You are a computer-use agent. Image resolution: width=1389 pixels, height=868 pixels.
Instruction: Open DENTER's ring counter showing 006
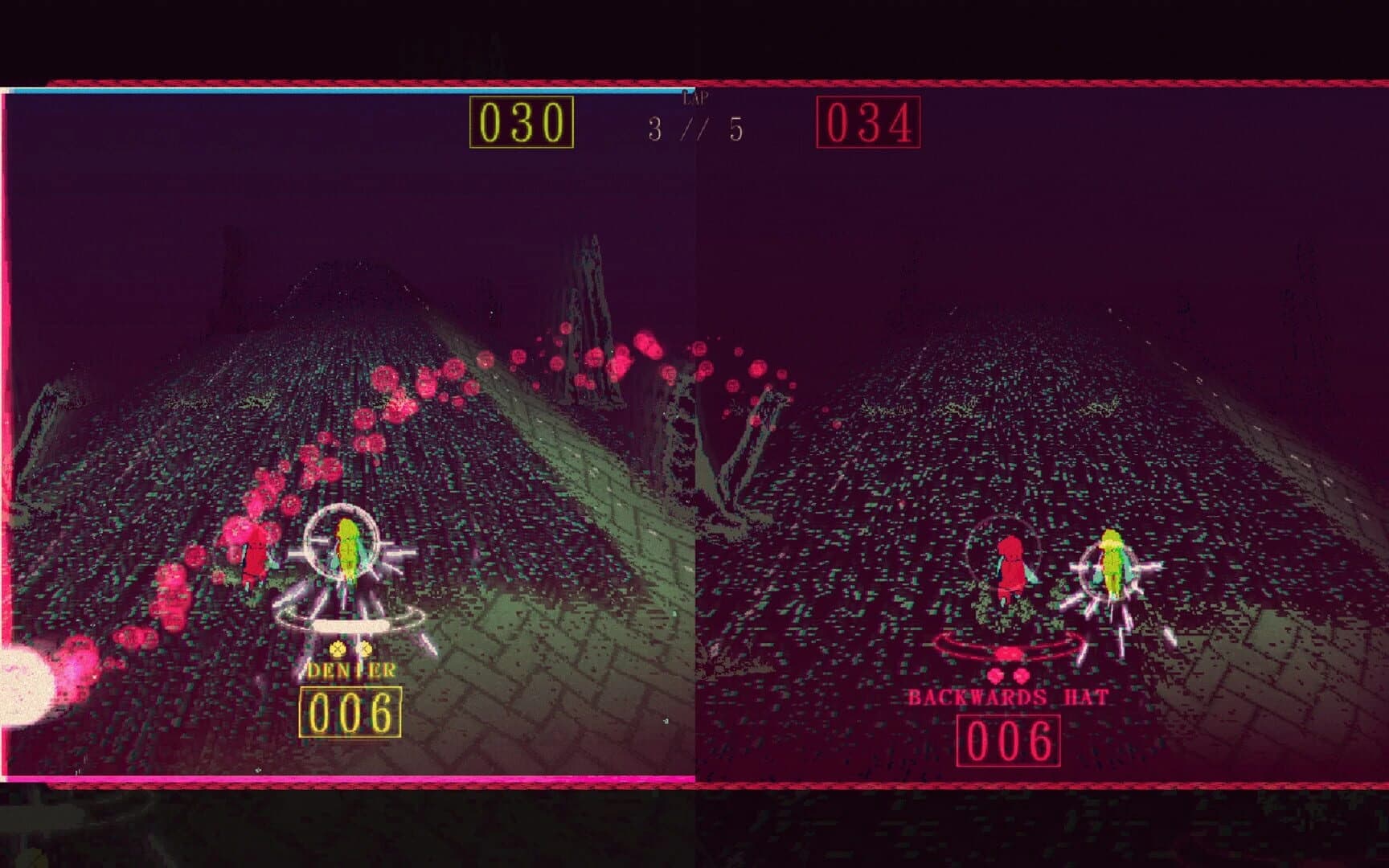coord(350,711)
